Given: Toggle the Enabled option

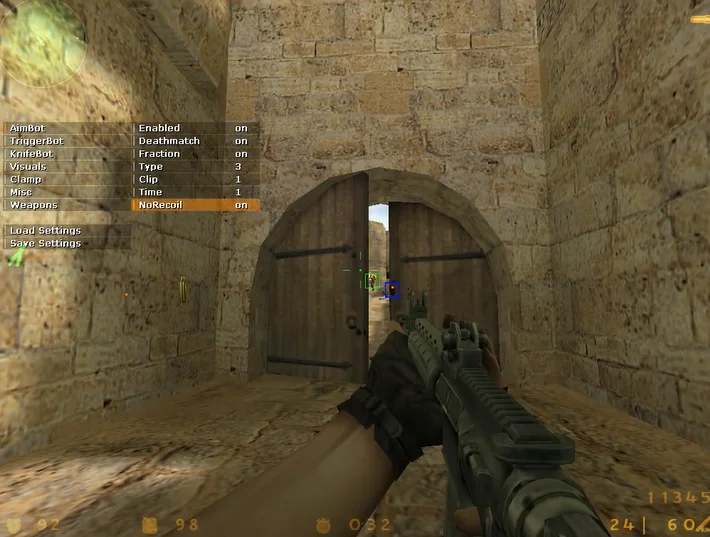Looking at the screenshot, I should 195,128.
